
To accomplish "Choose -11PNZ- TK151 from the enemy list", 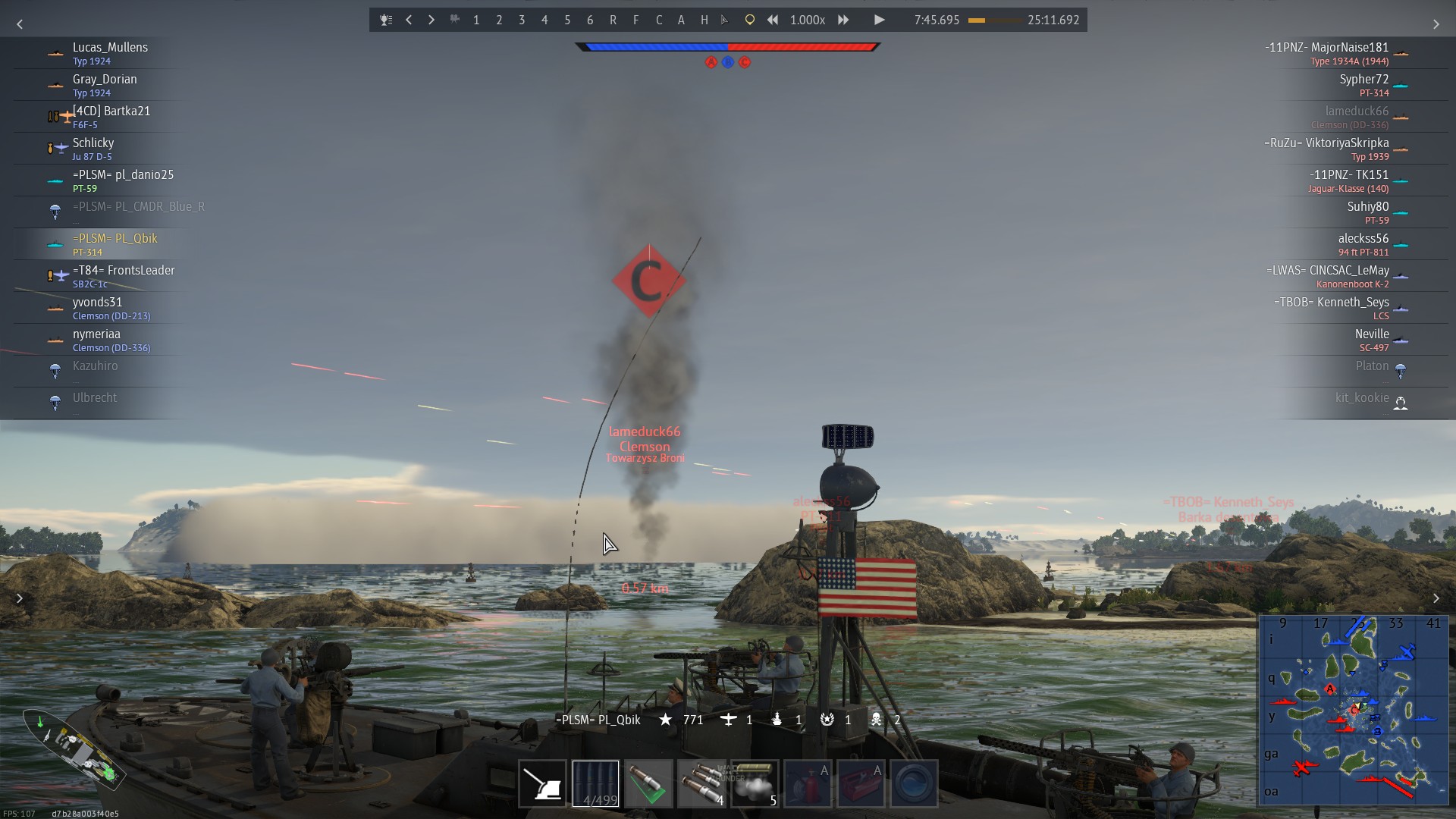I will pyautogui.click(x=1348, y=175).
